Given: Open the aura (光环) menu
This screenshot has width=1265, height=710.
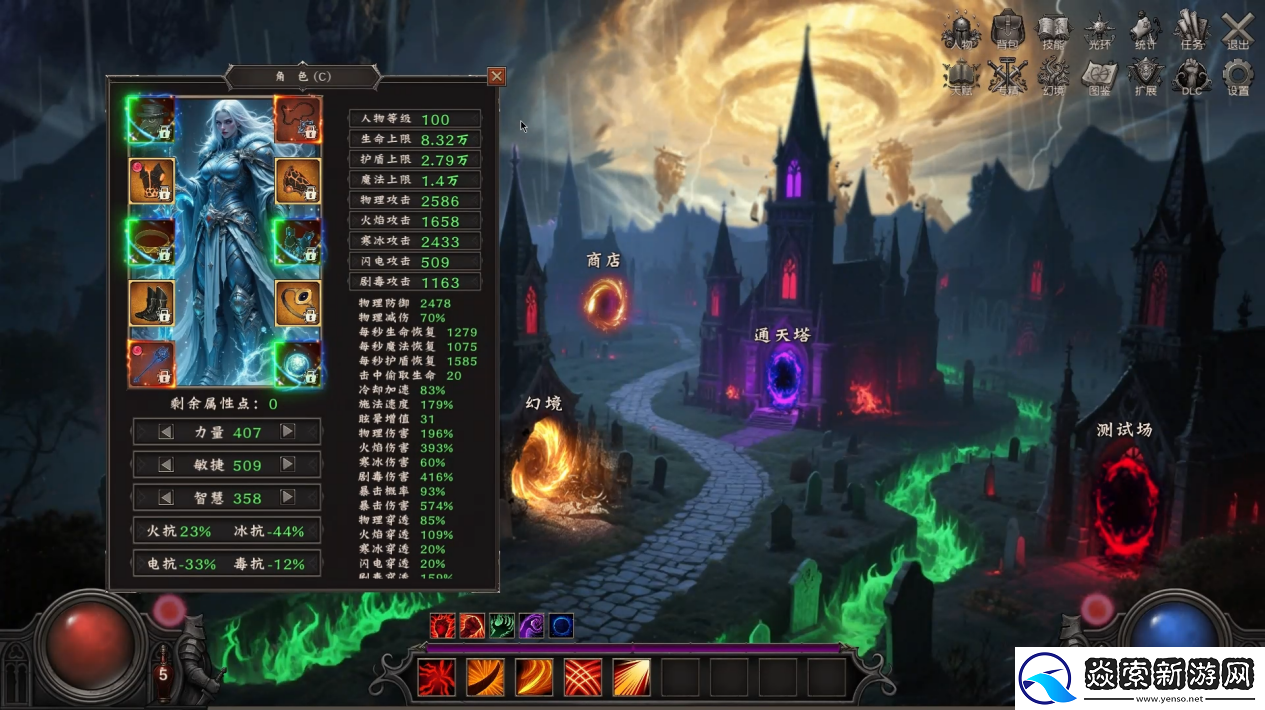Looking at the screenshot, I should pos(1100,30).
